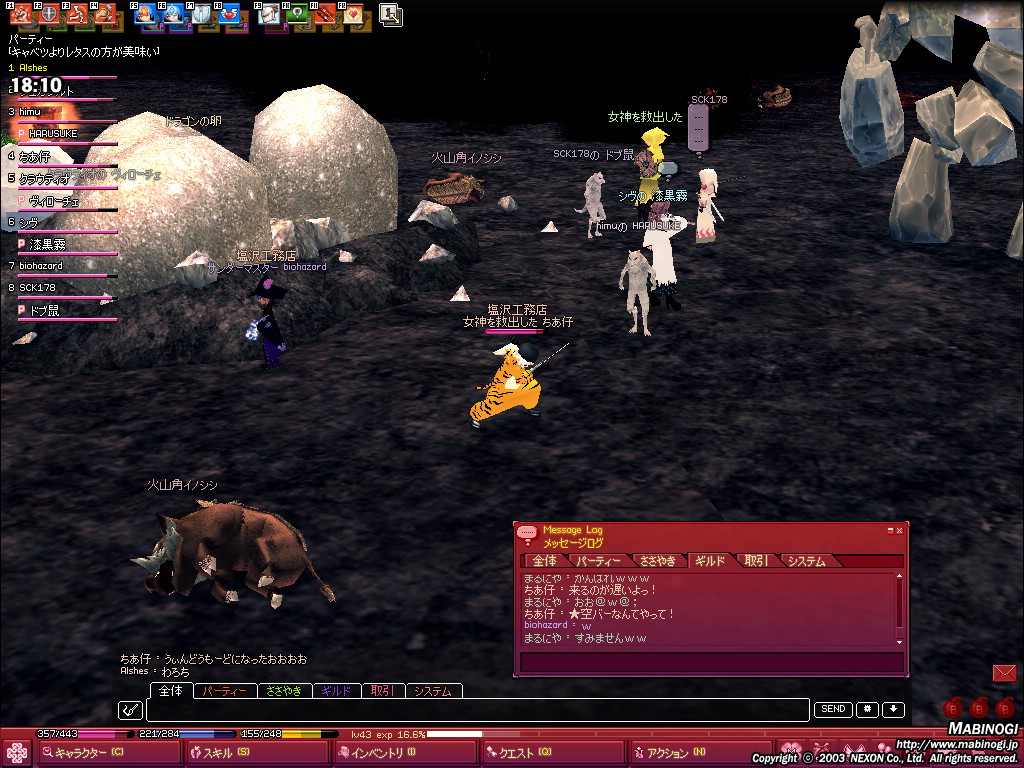Select the purple ギルド tab above chat input
Viewport: 1024px width, 768px height.
click(337, 691)
